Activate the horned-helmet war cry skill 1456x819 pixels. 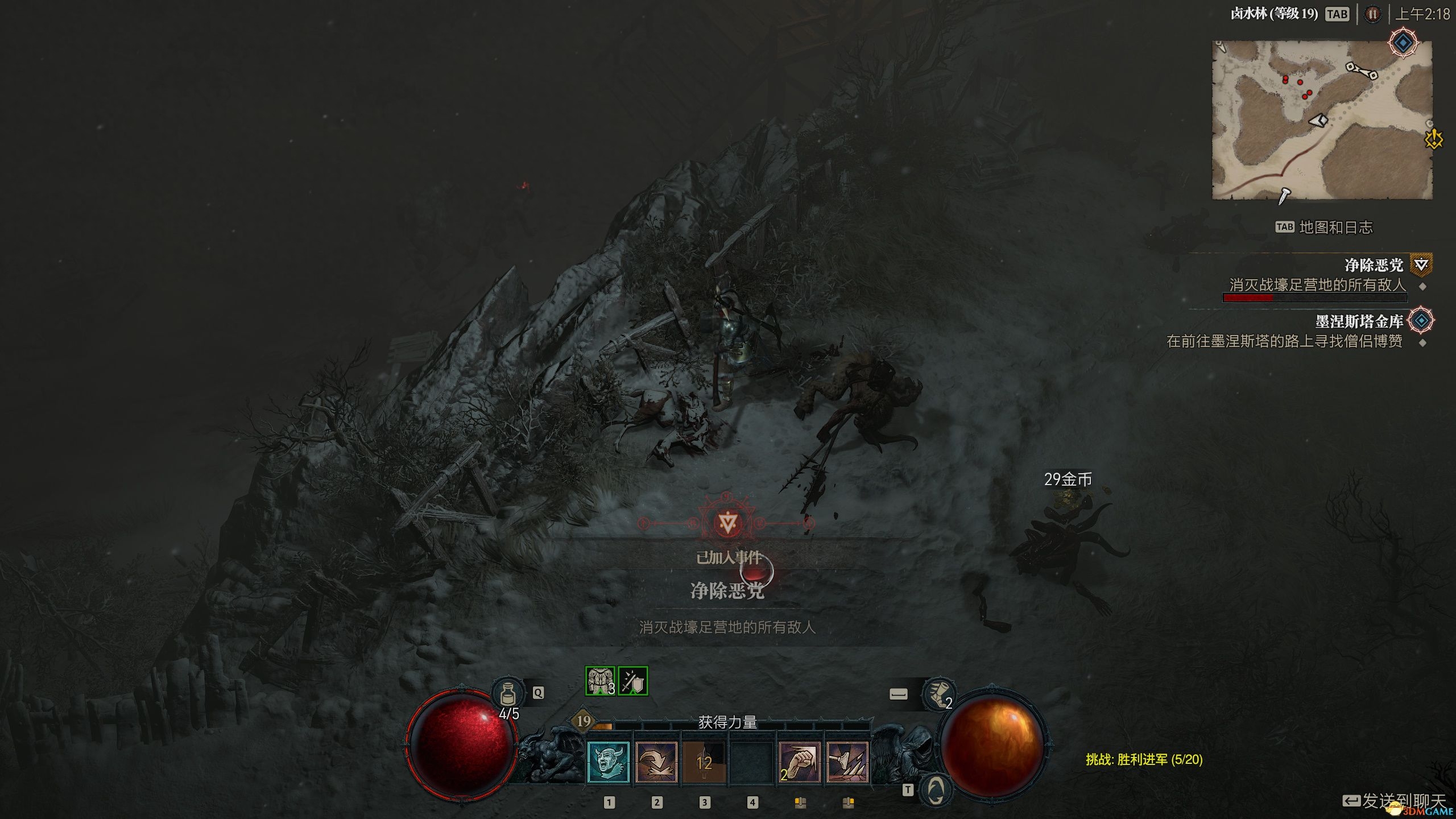(608, 763)
